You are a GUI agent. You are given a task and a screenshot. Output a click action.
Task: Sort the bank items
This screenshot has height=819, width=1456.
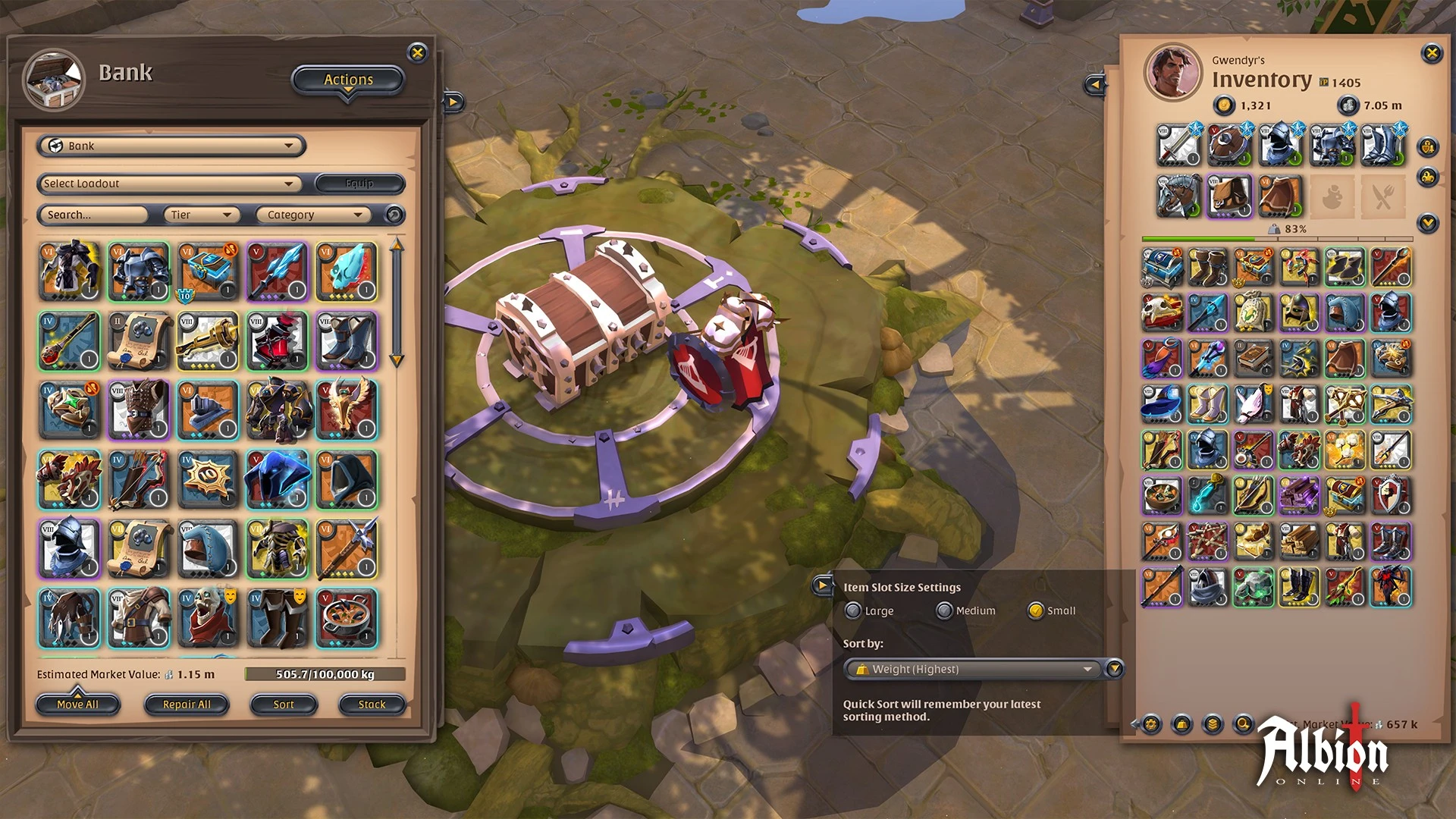pyautogui.click(x=284, y=704)
